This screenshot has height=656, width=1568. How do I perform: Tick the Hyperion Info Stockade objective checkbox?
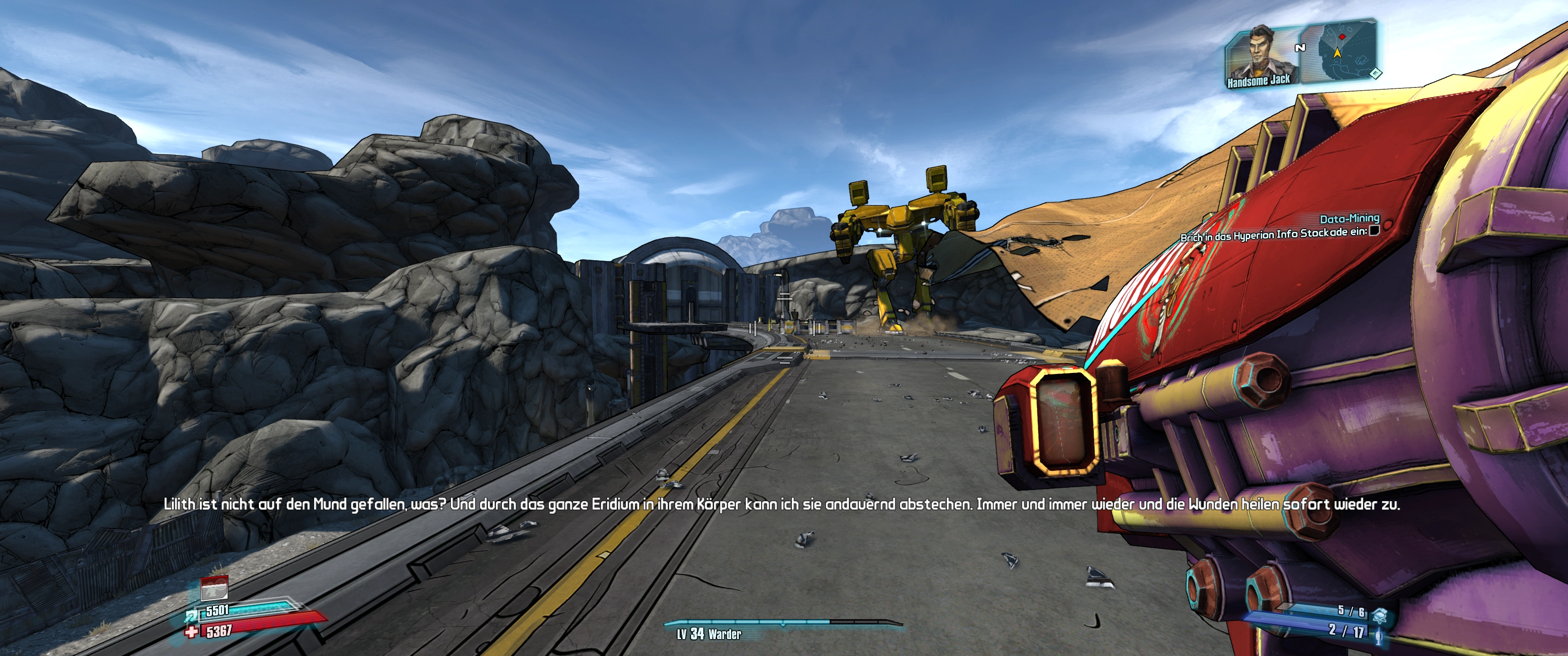(x=1374, y=230)
